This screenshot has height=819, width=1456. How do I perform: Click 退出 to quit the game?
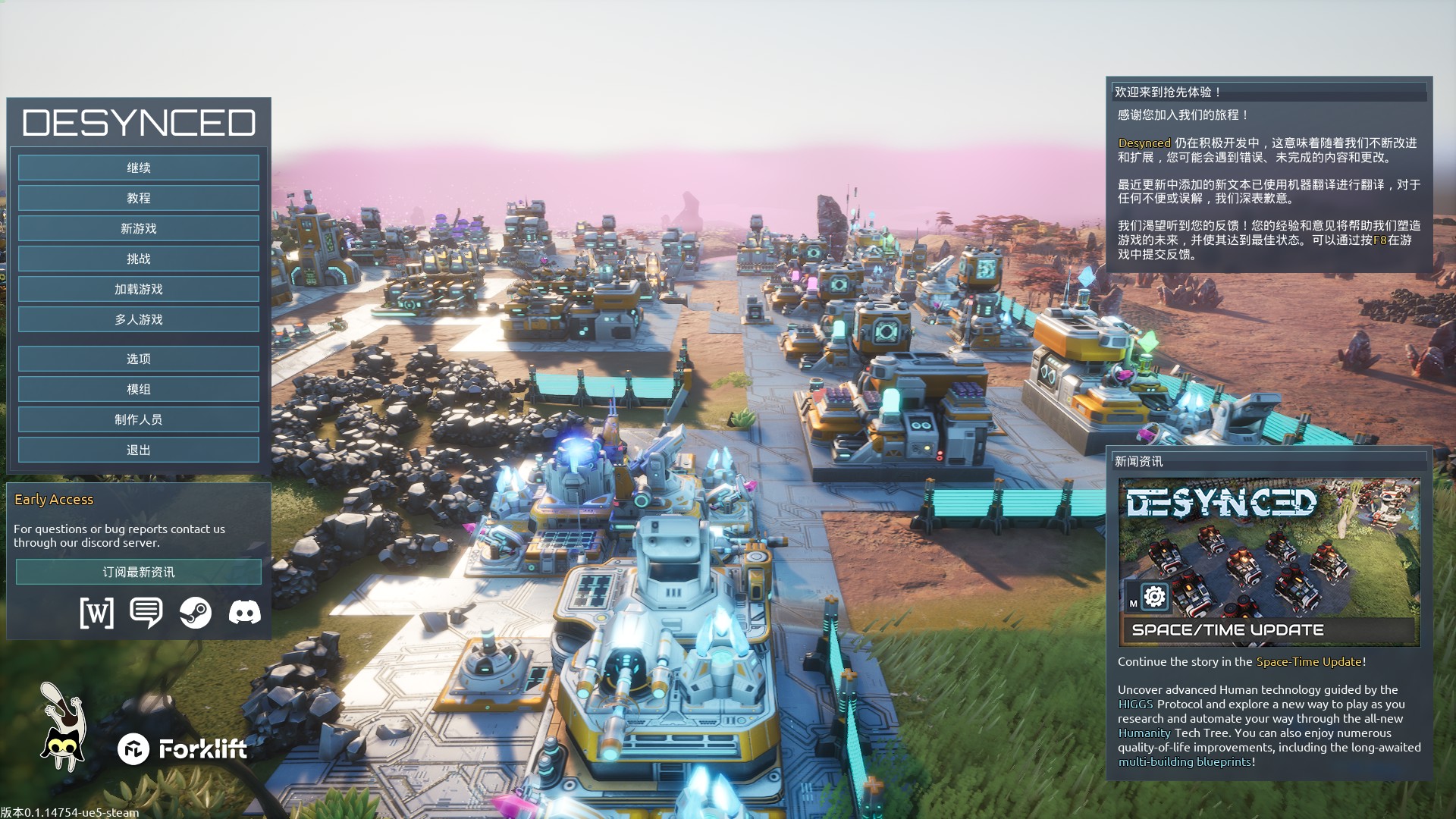point(139,450)
